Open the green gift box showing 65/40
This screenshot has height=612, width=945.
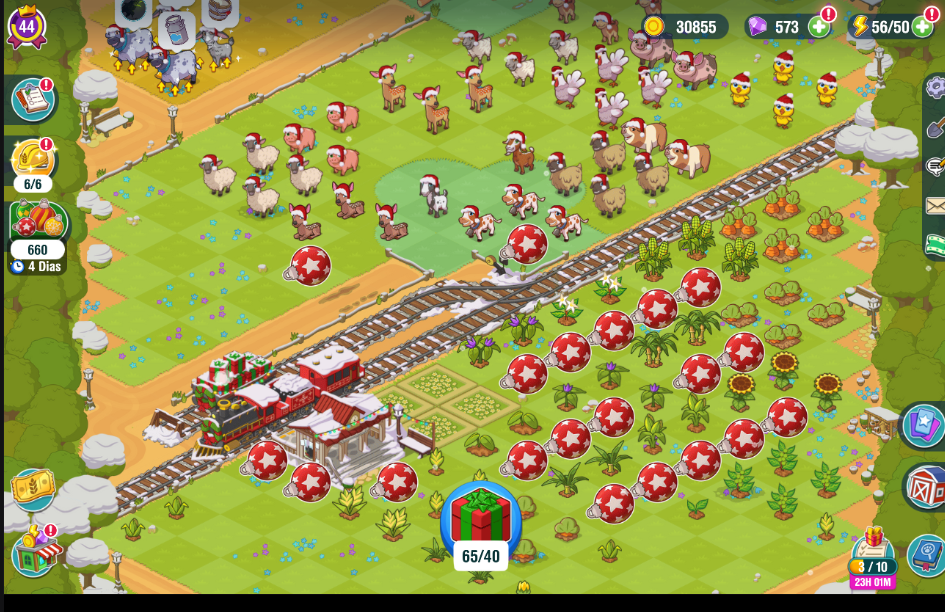pos(481,518)
